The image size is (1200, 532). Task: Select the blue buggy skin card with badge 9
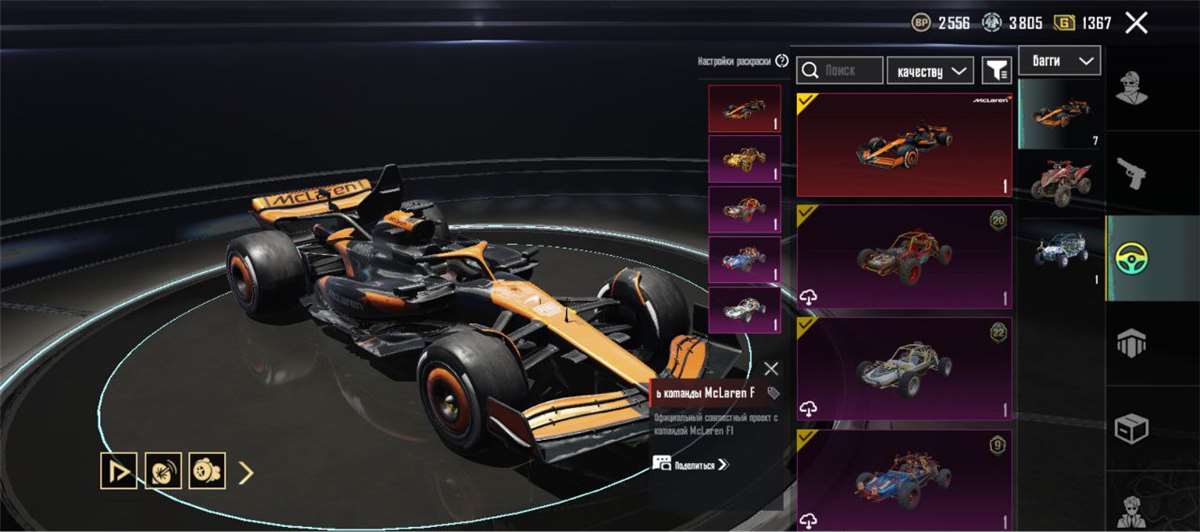point(903,478)
